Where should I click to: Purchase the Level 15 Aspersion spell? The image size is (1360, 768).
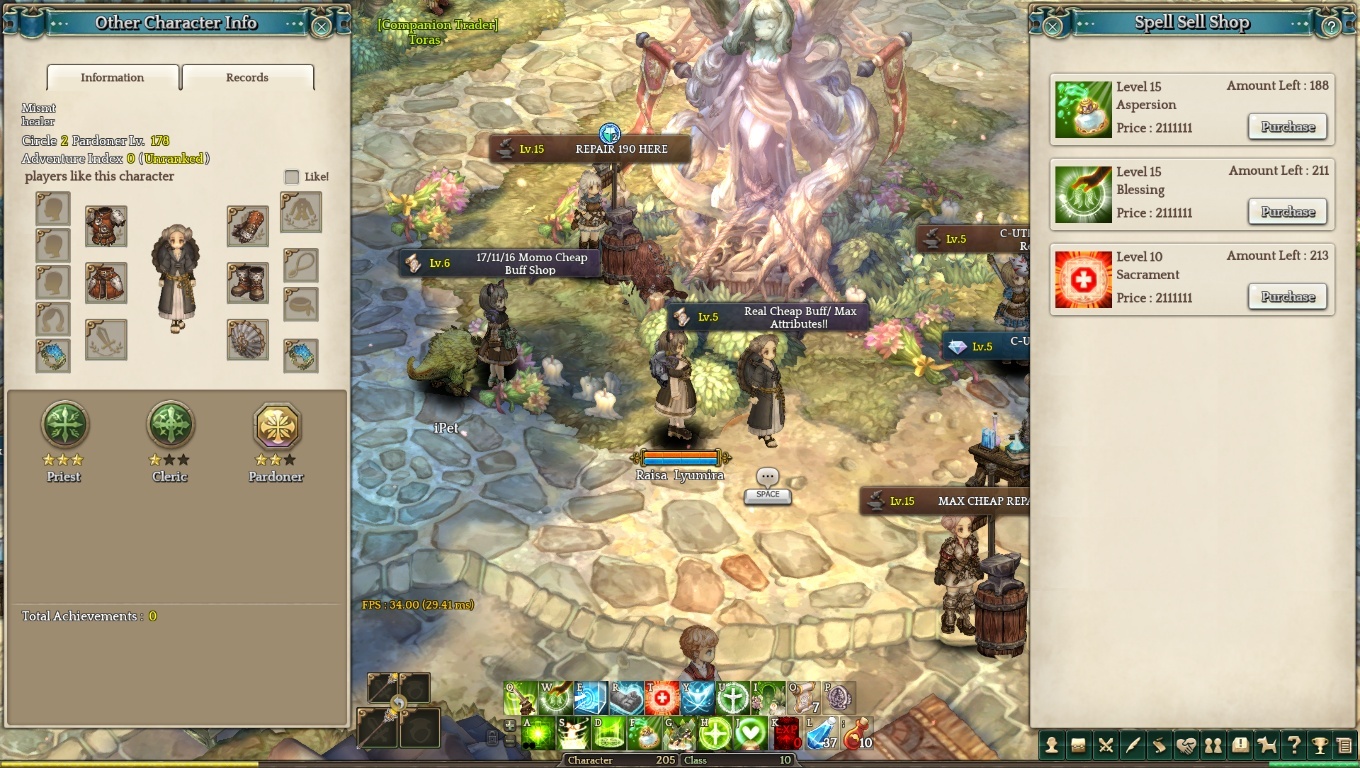click(x=1287, y=127)
